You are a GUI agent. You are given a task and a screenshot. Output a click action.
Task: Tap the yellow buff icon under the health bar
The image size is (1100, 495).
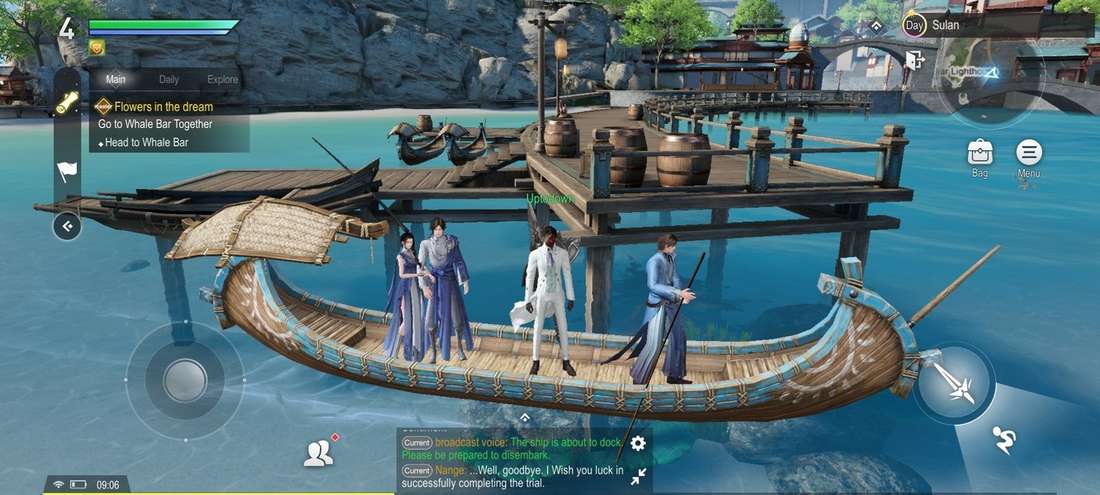pos(96,47)
